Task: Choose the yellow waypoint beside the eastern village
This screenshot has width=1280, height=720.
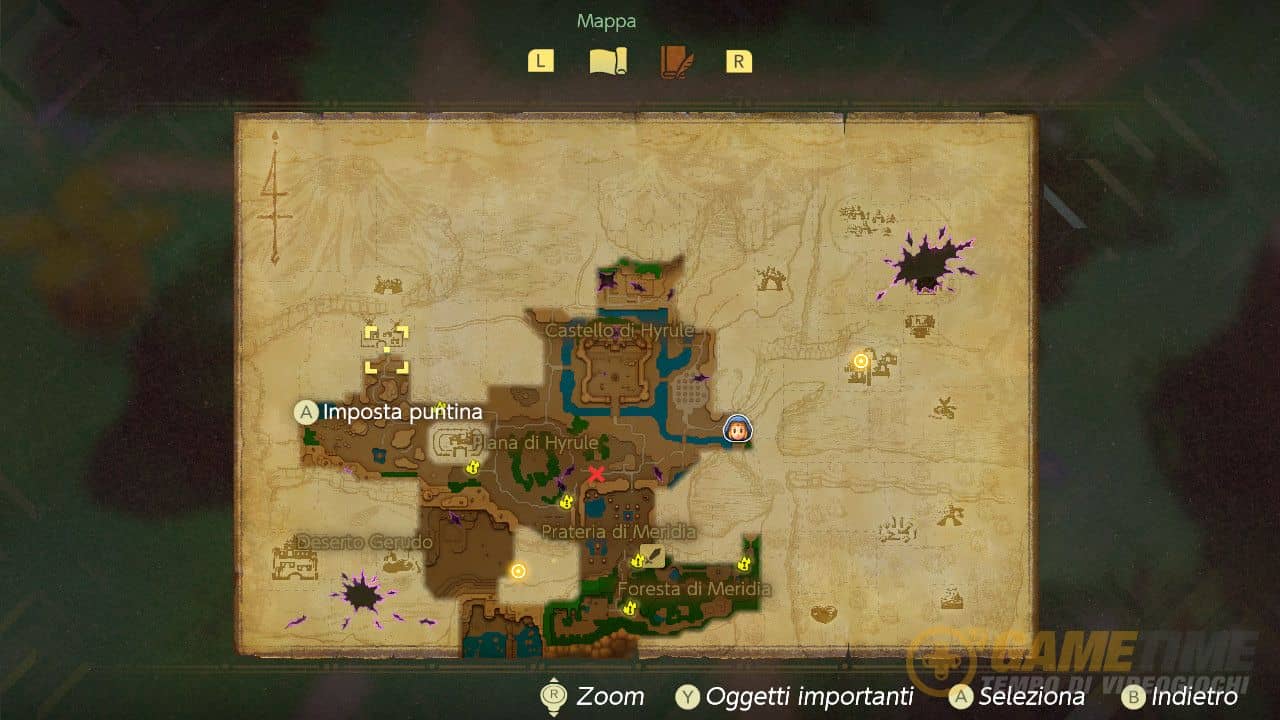Action: (860, 360)
